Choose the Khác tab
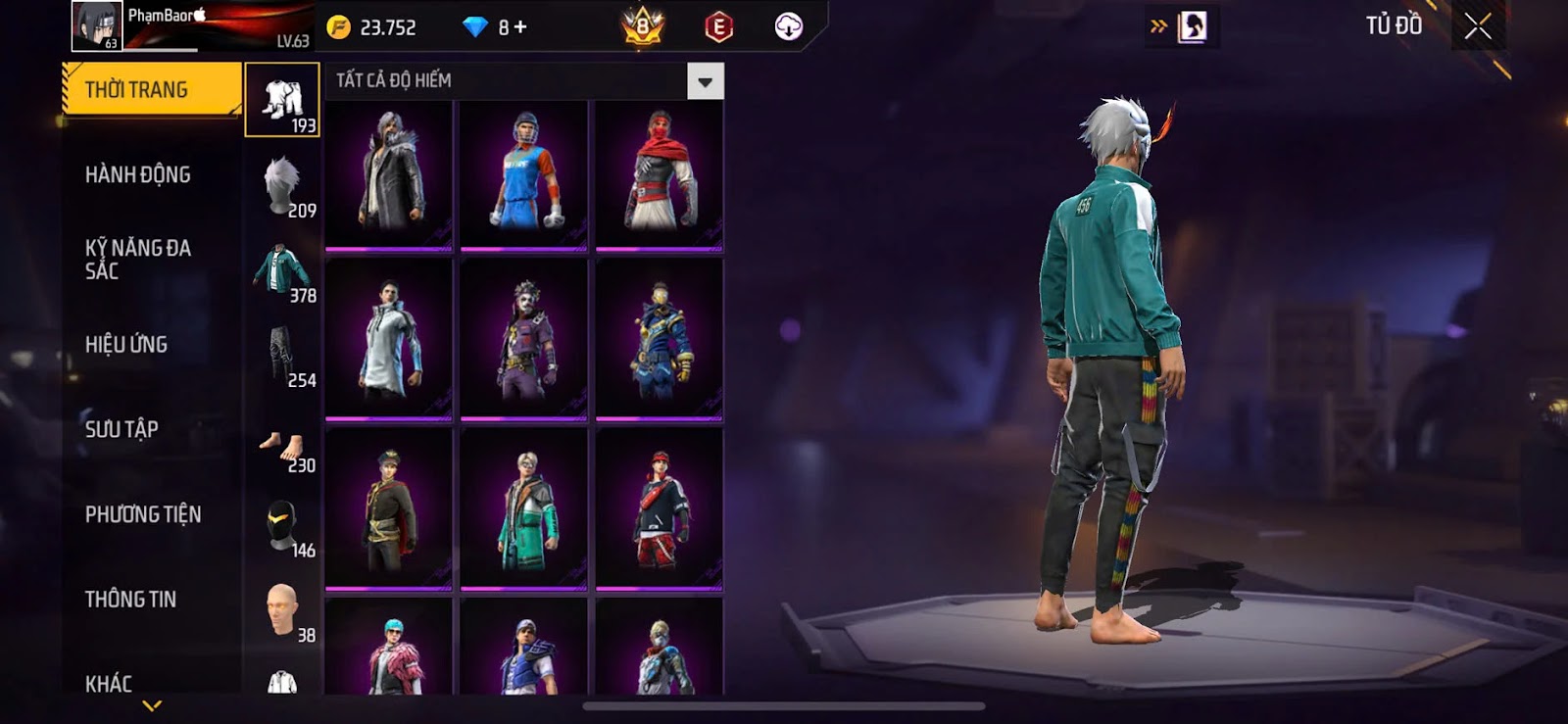The height and width of the screenshot is (724, 1568). [109, 683]
